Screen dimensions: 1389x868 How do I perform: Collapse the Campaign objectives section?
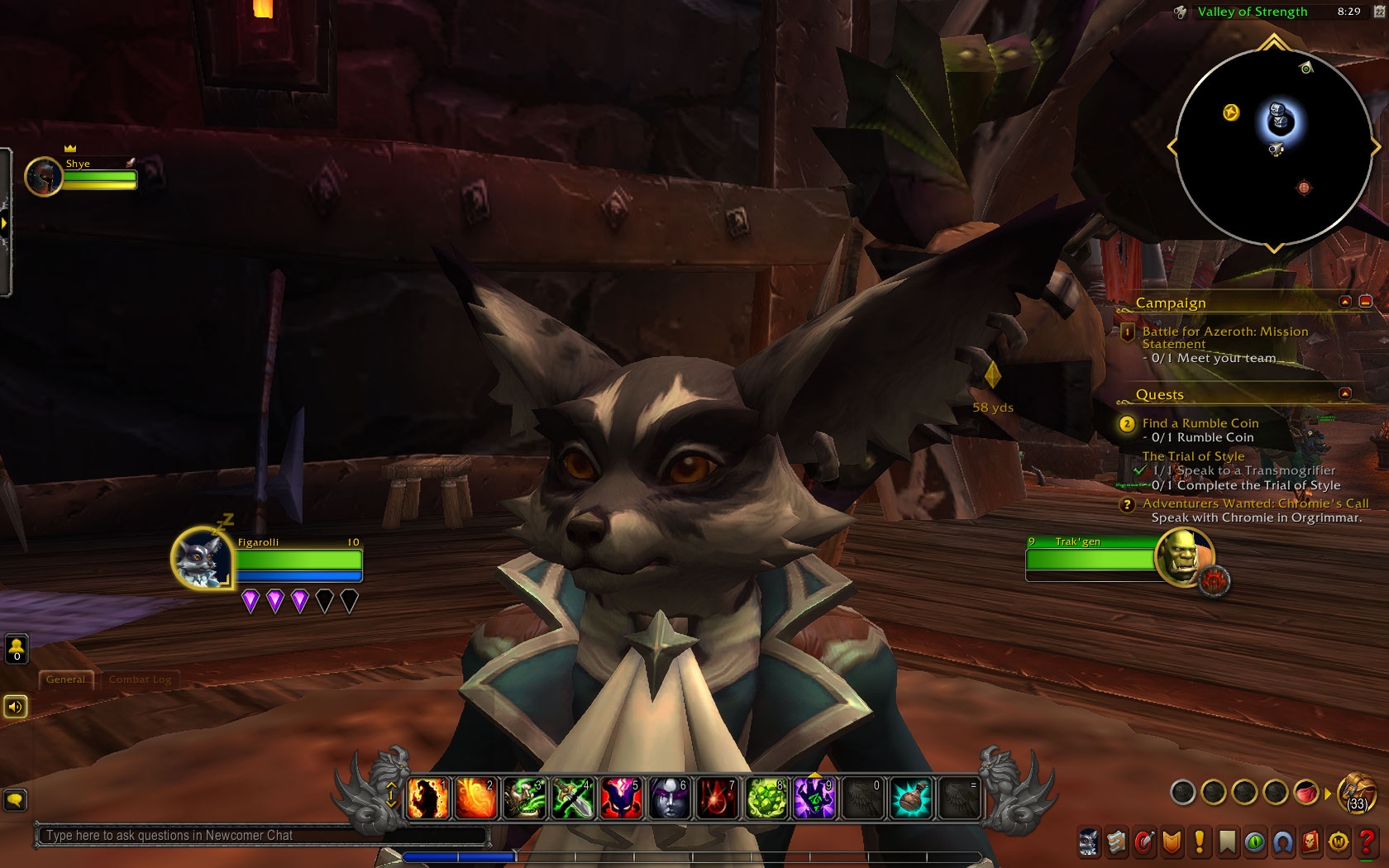(1345, 302)
